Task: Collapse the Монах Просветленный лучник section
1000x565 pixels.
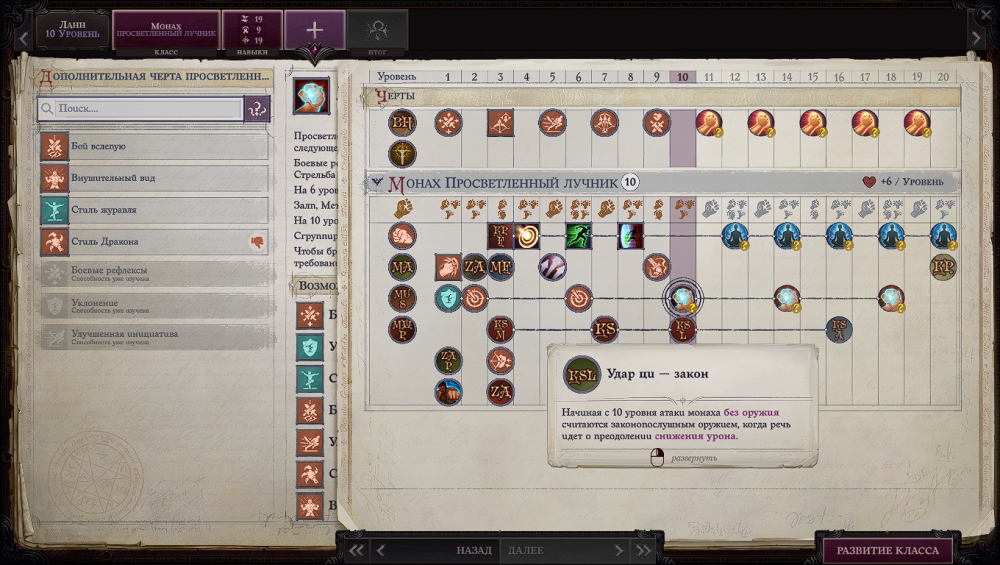Action: 376,182
